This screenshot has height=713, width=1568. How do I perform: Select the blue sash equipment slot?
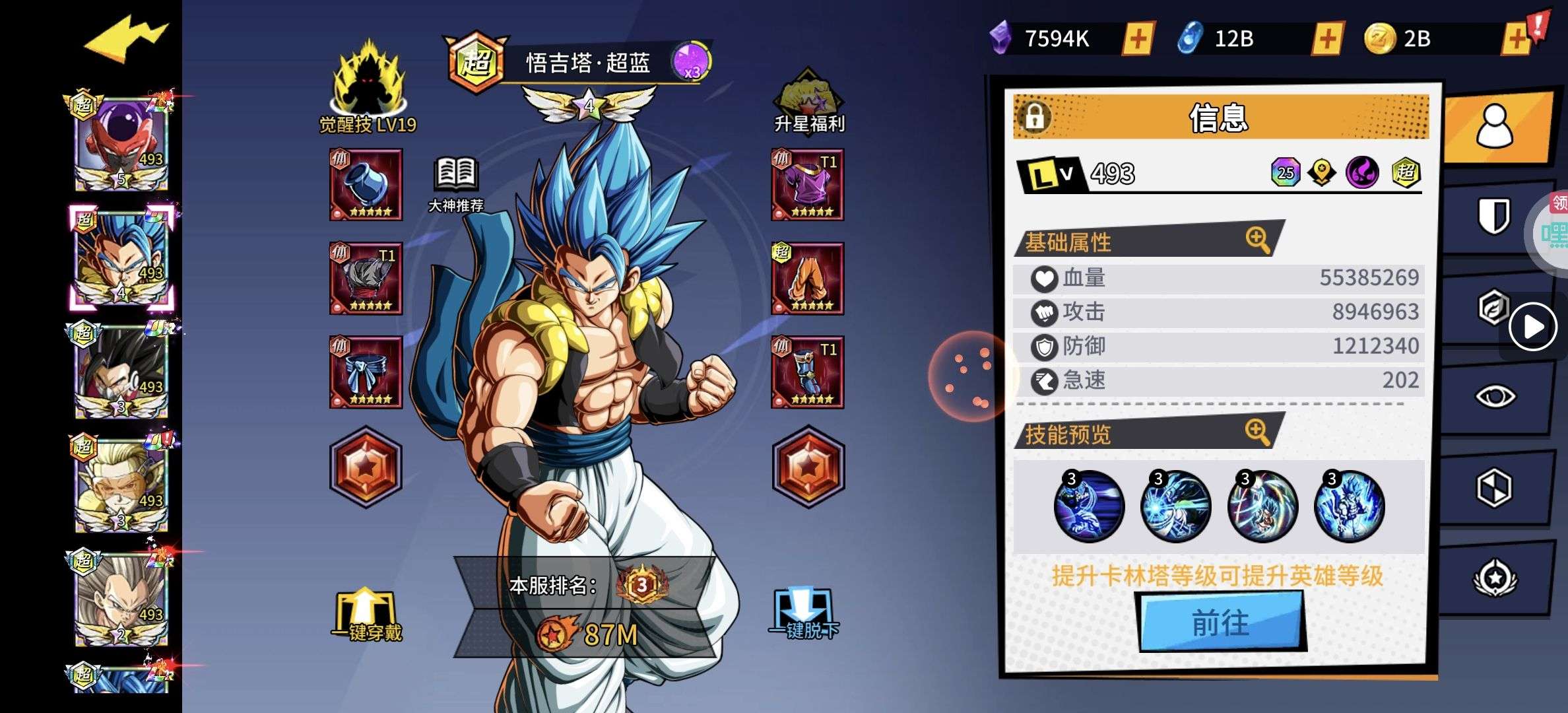(366, 372)
